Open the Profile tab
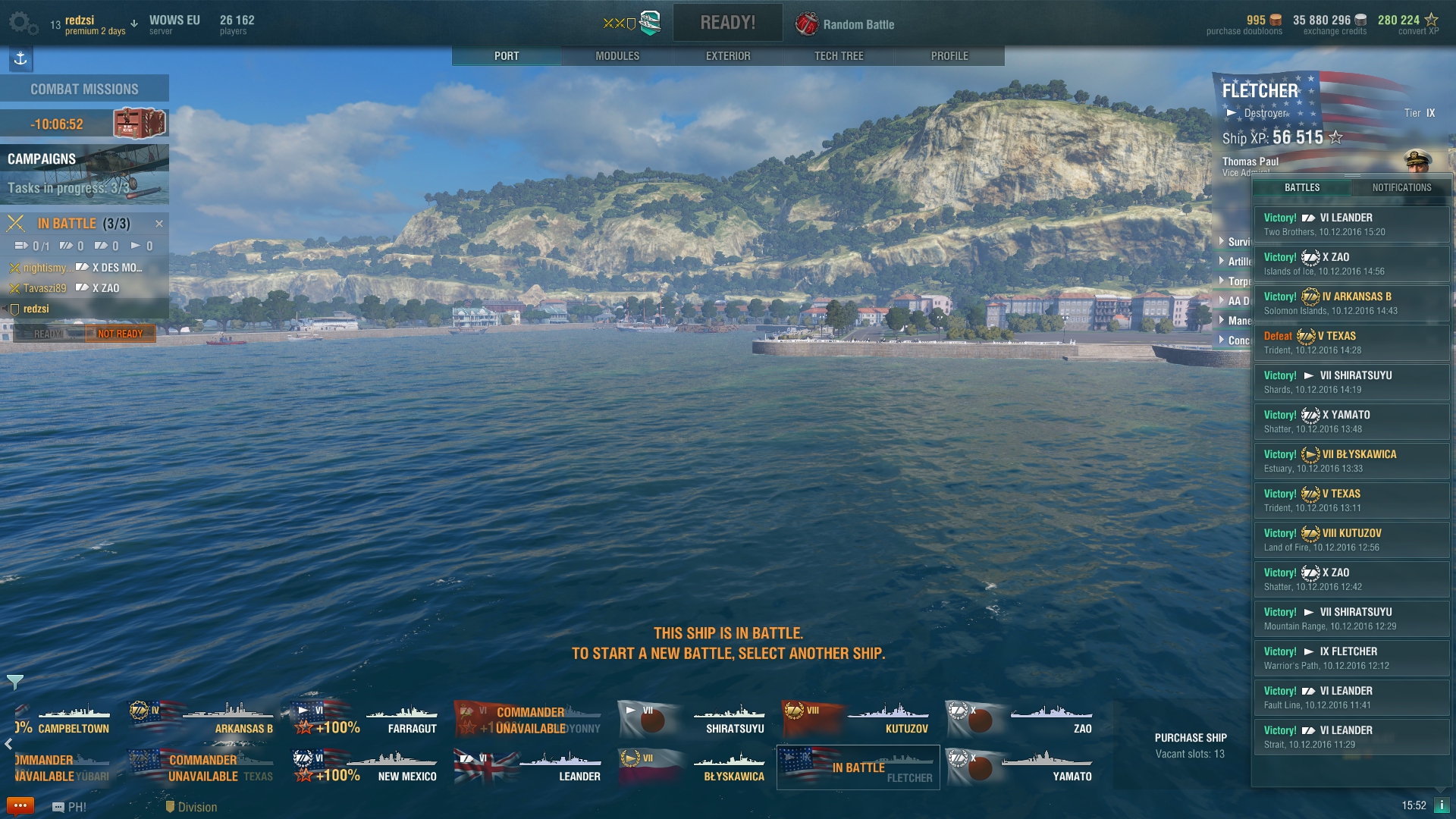1456x819 pixels. [949, 56]
